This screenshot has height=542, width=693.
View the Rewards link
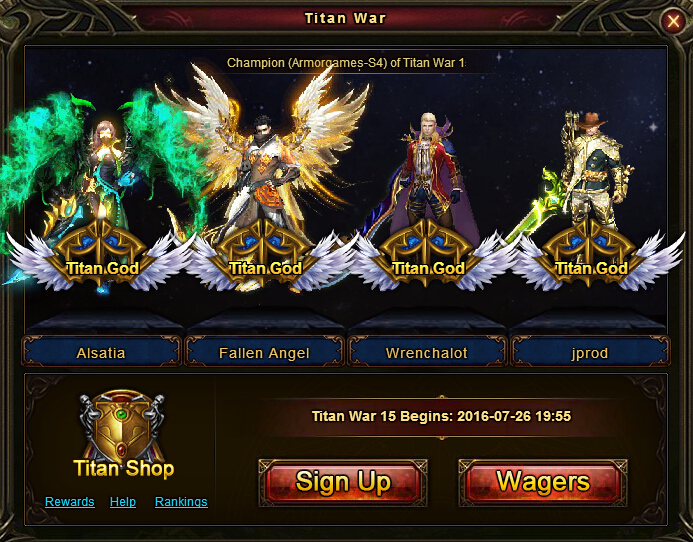(x=70, y=502)
